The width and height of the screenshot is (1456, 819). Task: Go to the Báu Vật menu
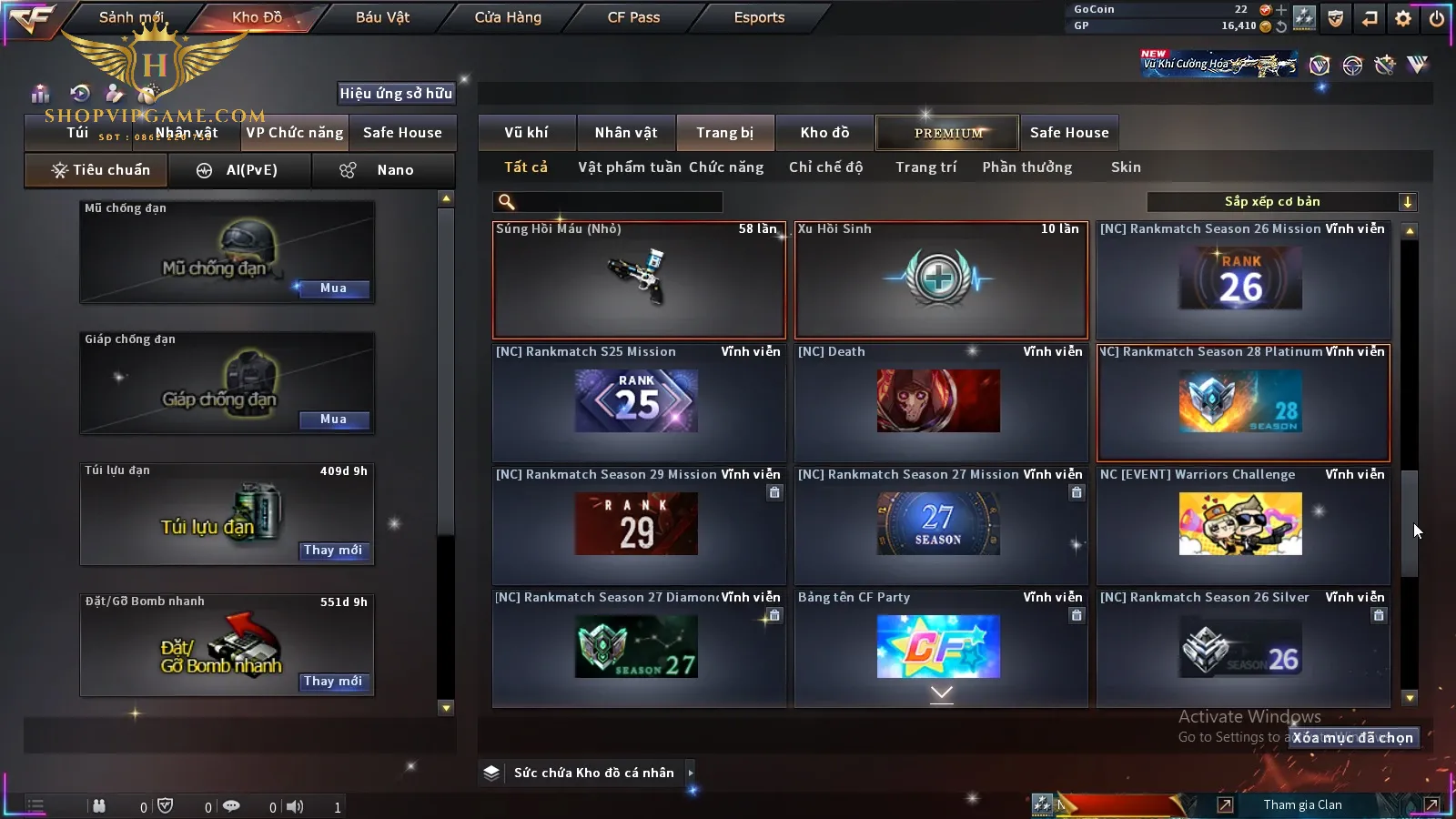tap(382, 17)
